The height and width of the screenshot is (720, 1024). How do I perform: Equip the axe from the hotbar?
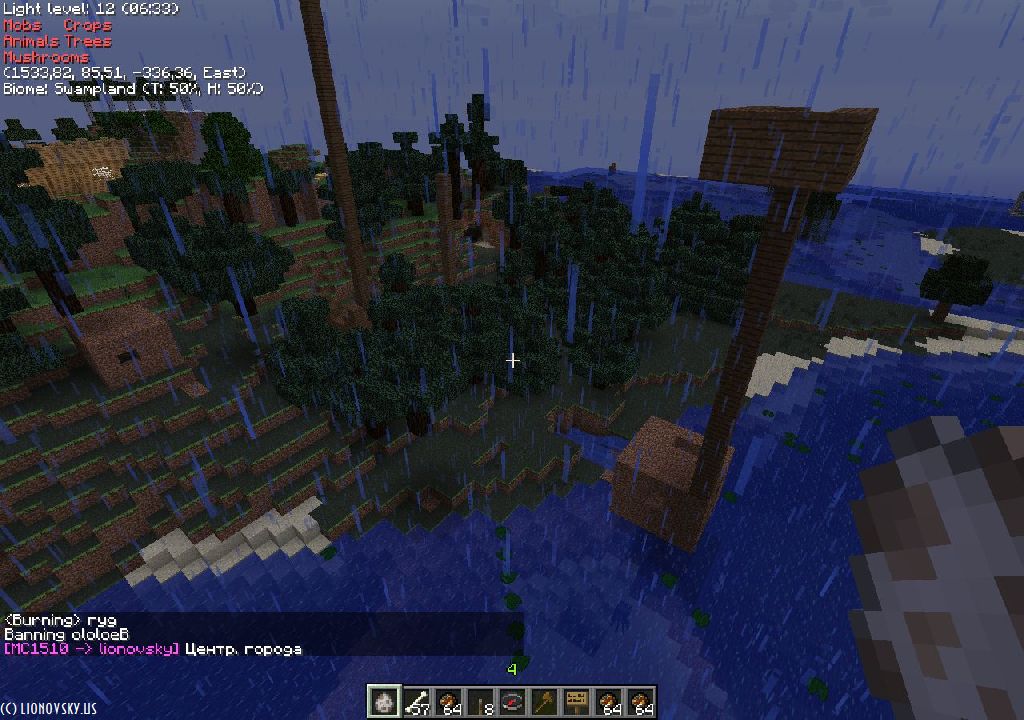pyautogui.click(x=544, y=702)
